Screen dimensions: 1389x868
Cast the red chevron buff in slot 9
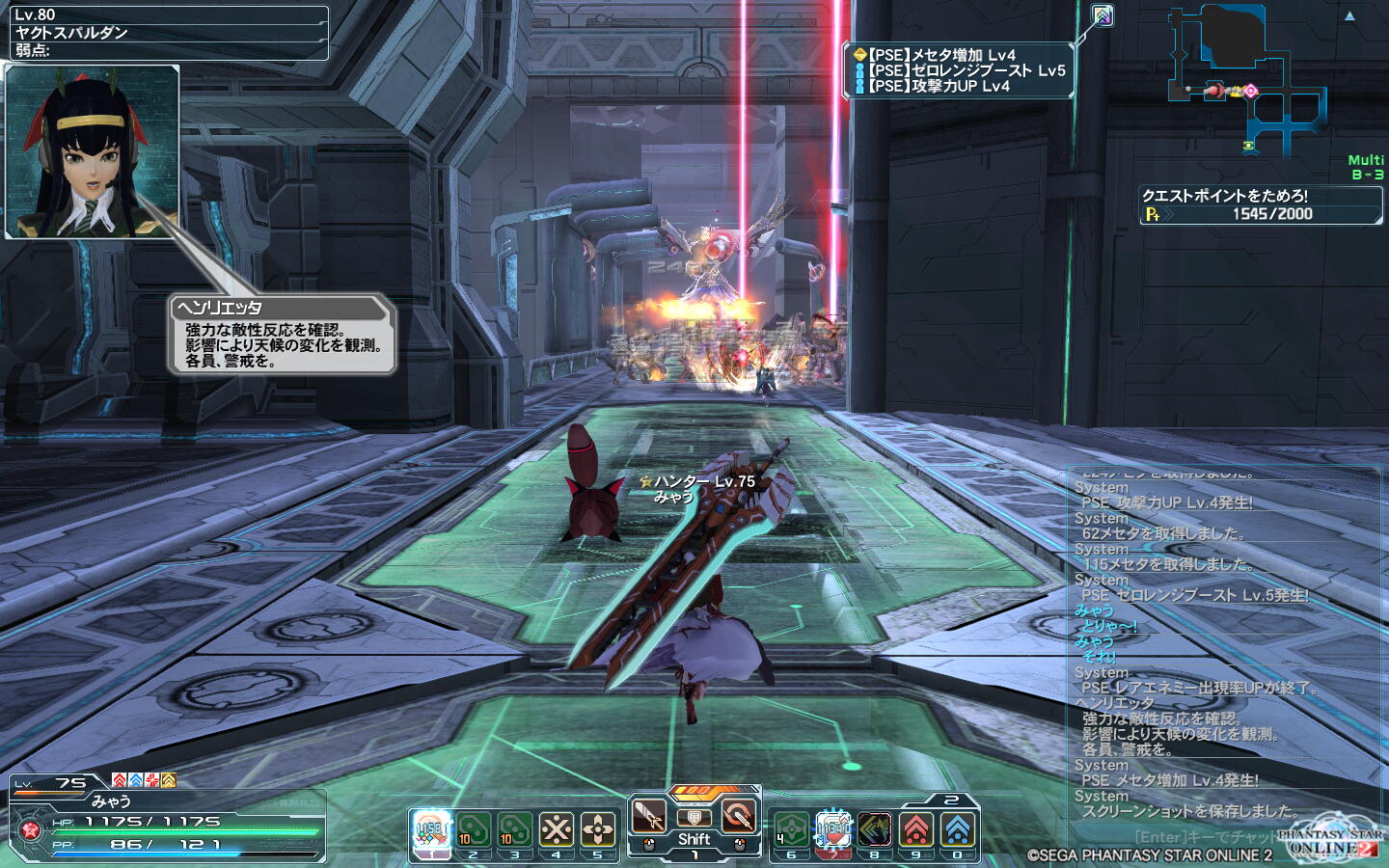[916, 829]
